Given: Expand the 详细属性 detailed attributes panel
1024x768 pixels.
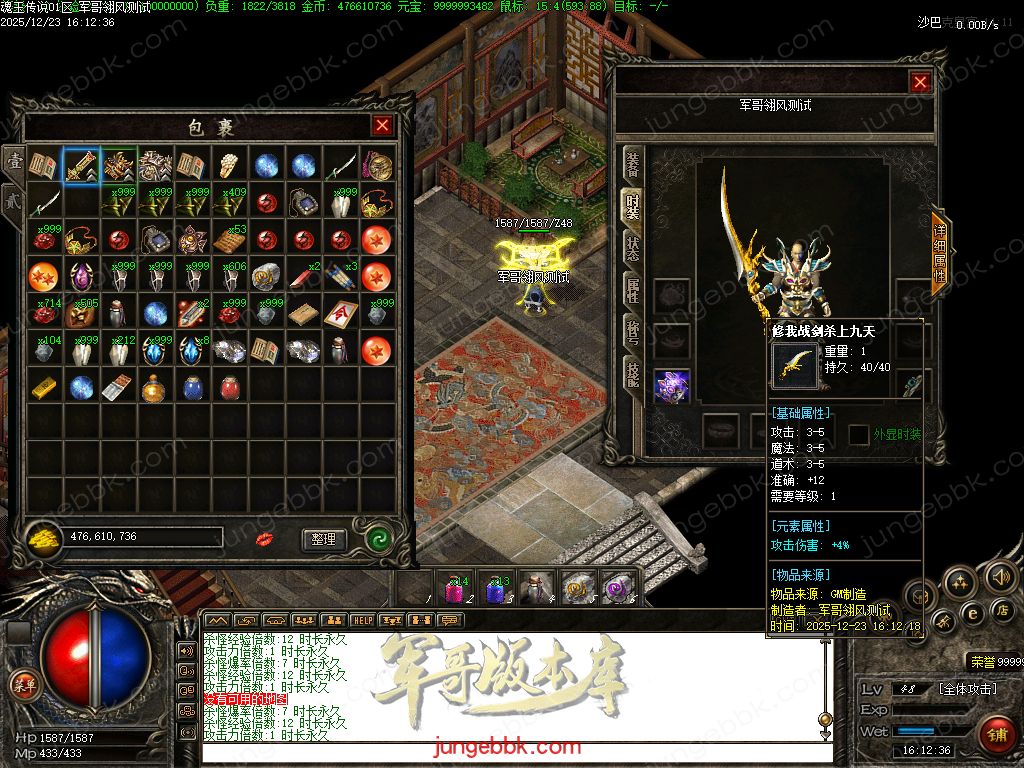Looking at the screenshot, I should pyautogui.click(x=939, y=252).
